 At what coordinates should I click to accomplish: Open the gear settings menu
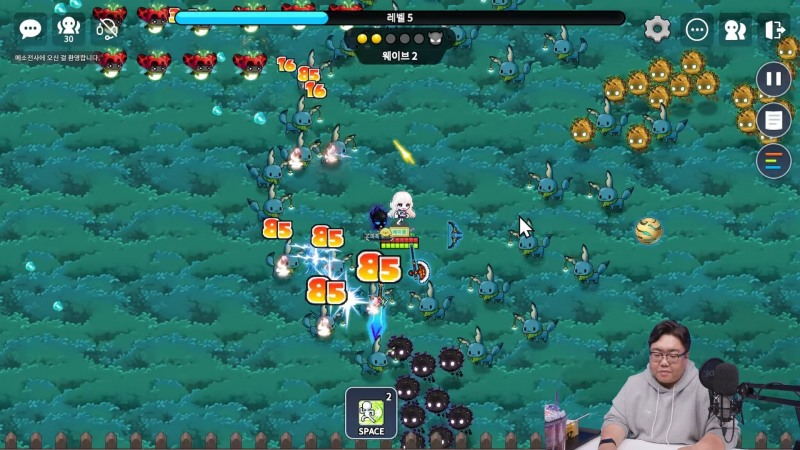pyautogui.click(x=657, y=29)
